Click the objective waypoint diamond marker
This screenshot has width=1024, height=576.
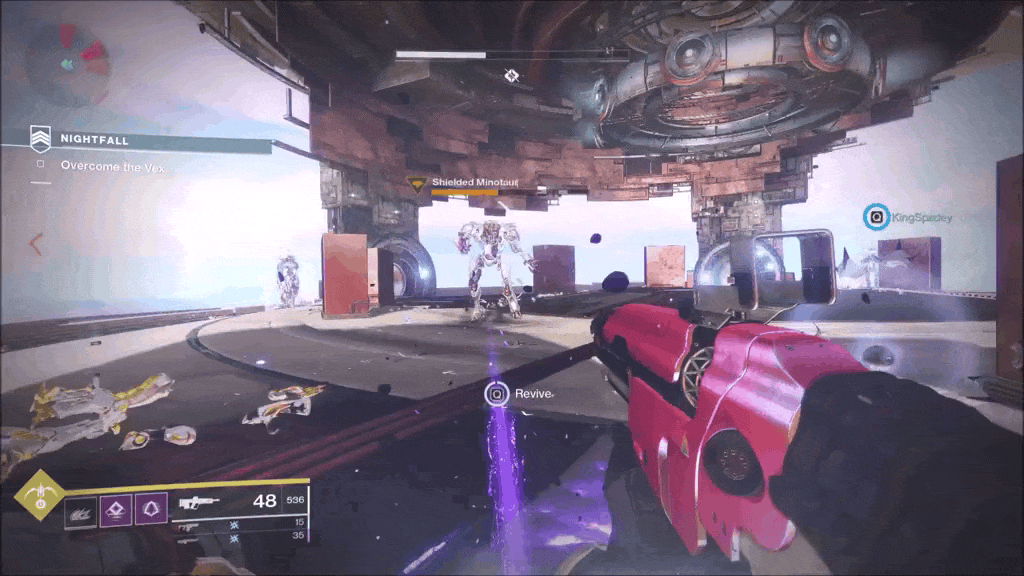point(511,75)
